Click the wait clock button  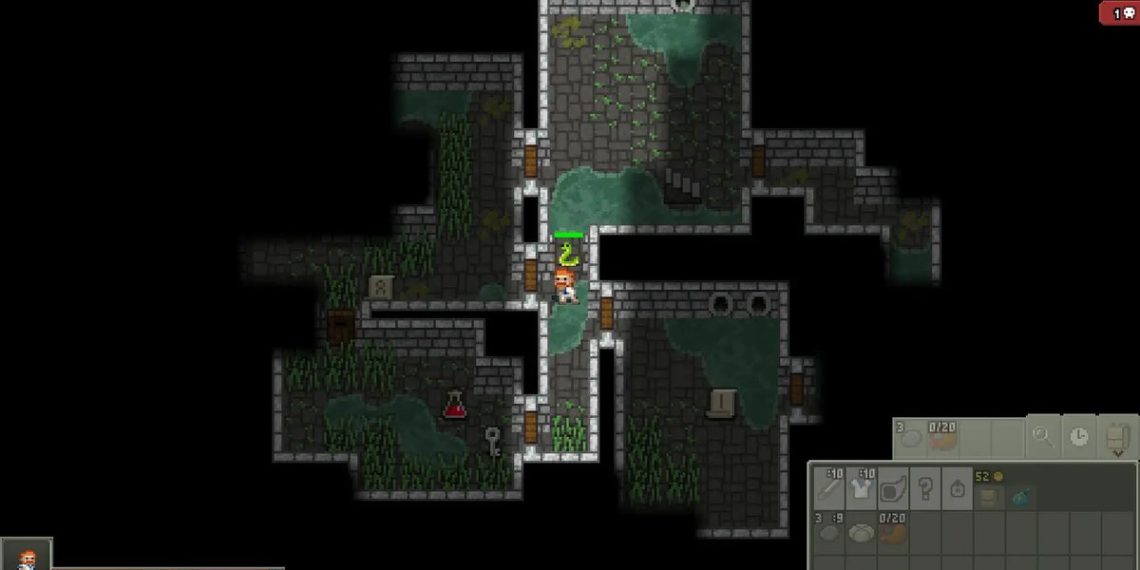[1078, 437]
